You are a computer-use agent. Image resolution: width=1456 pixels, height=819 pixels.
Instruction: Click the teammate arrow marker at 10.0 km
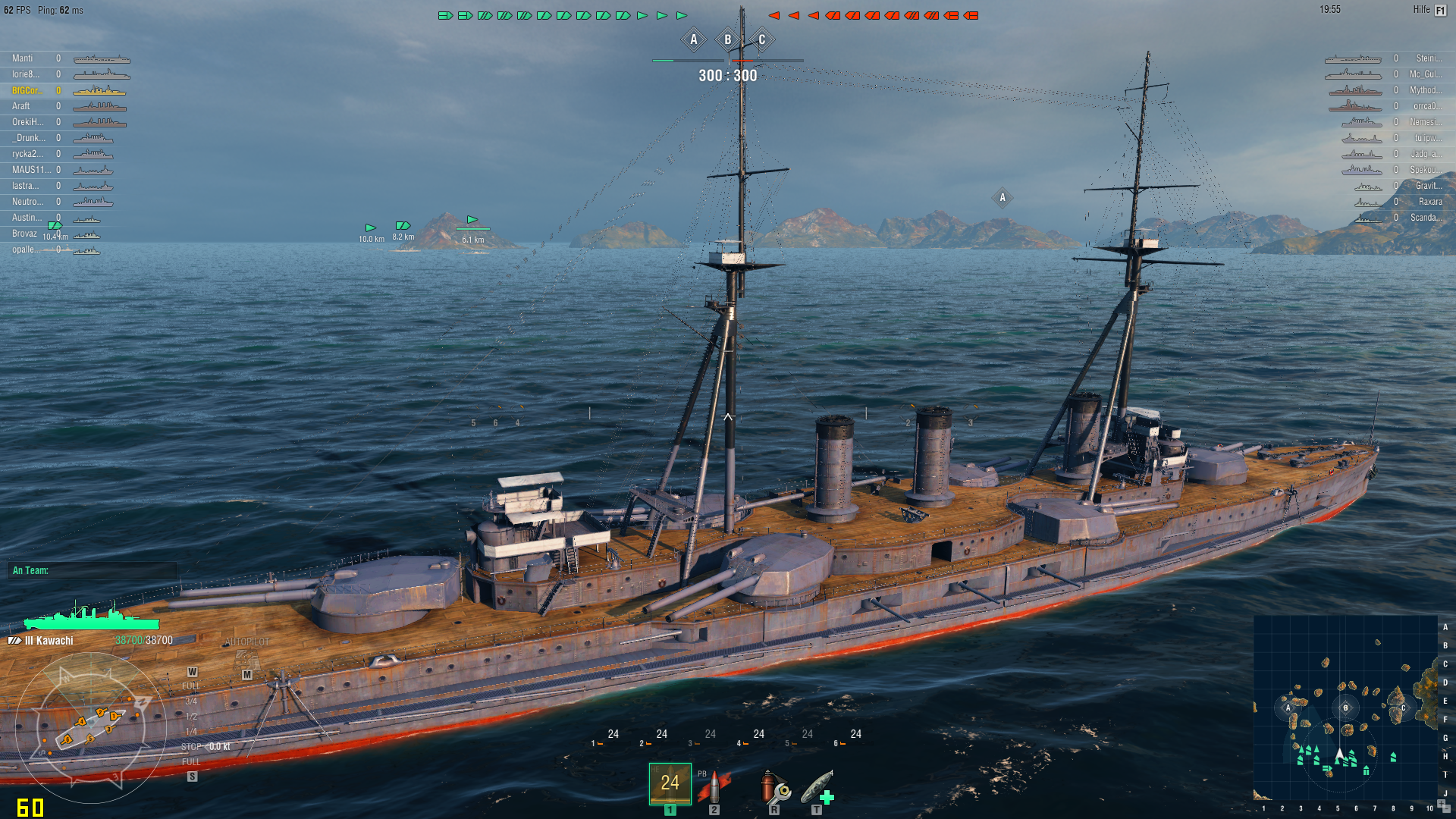[x=370, y=227]
